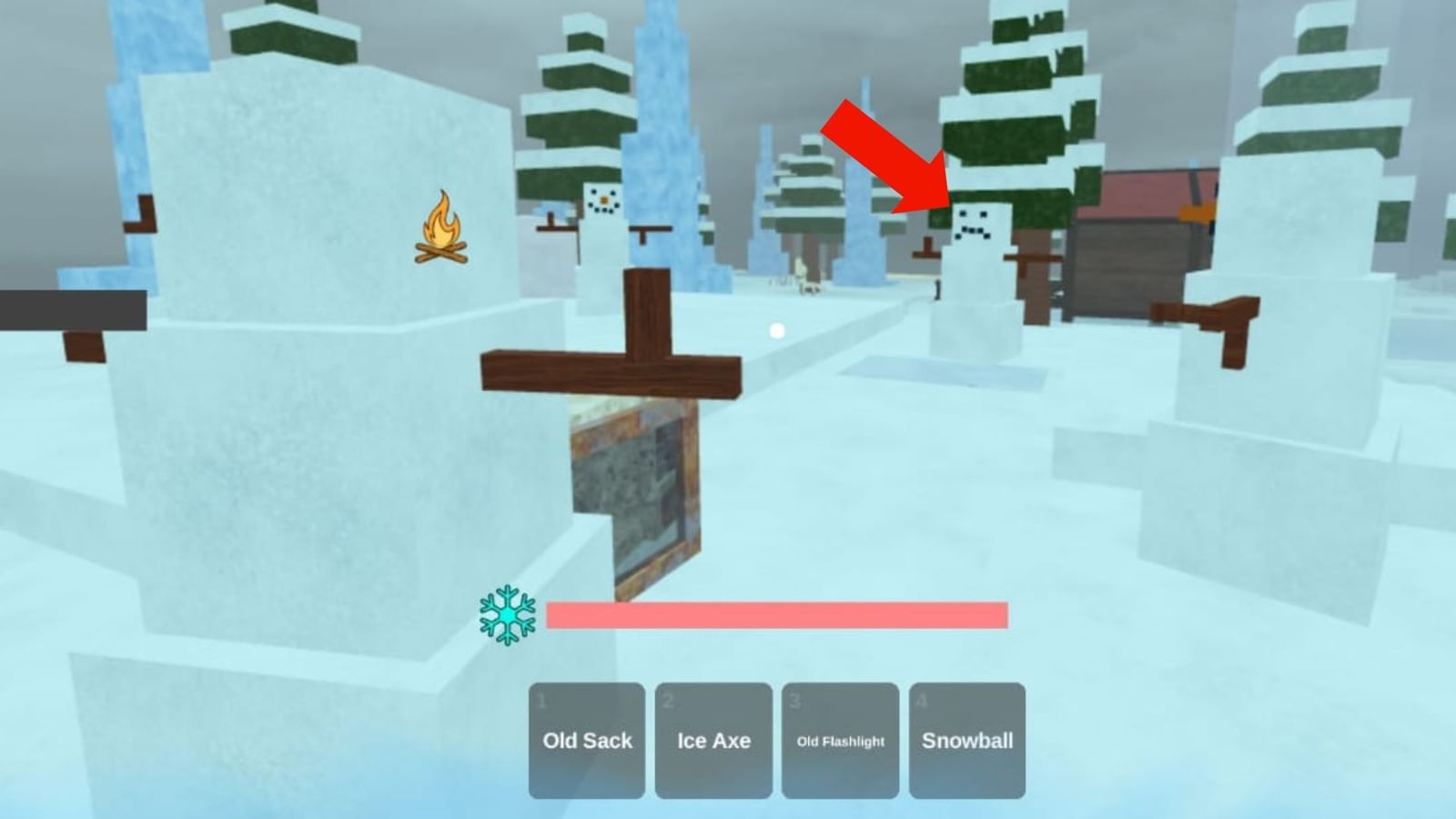Select the Old Flashlight in slot 3
Viewport: 1456px width, 819px height.
(840, 741)
